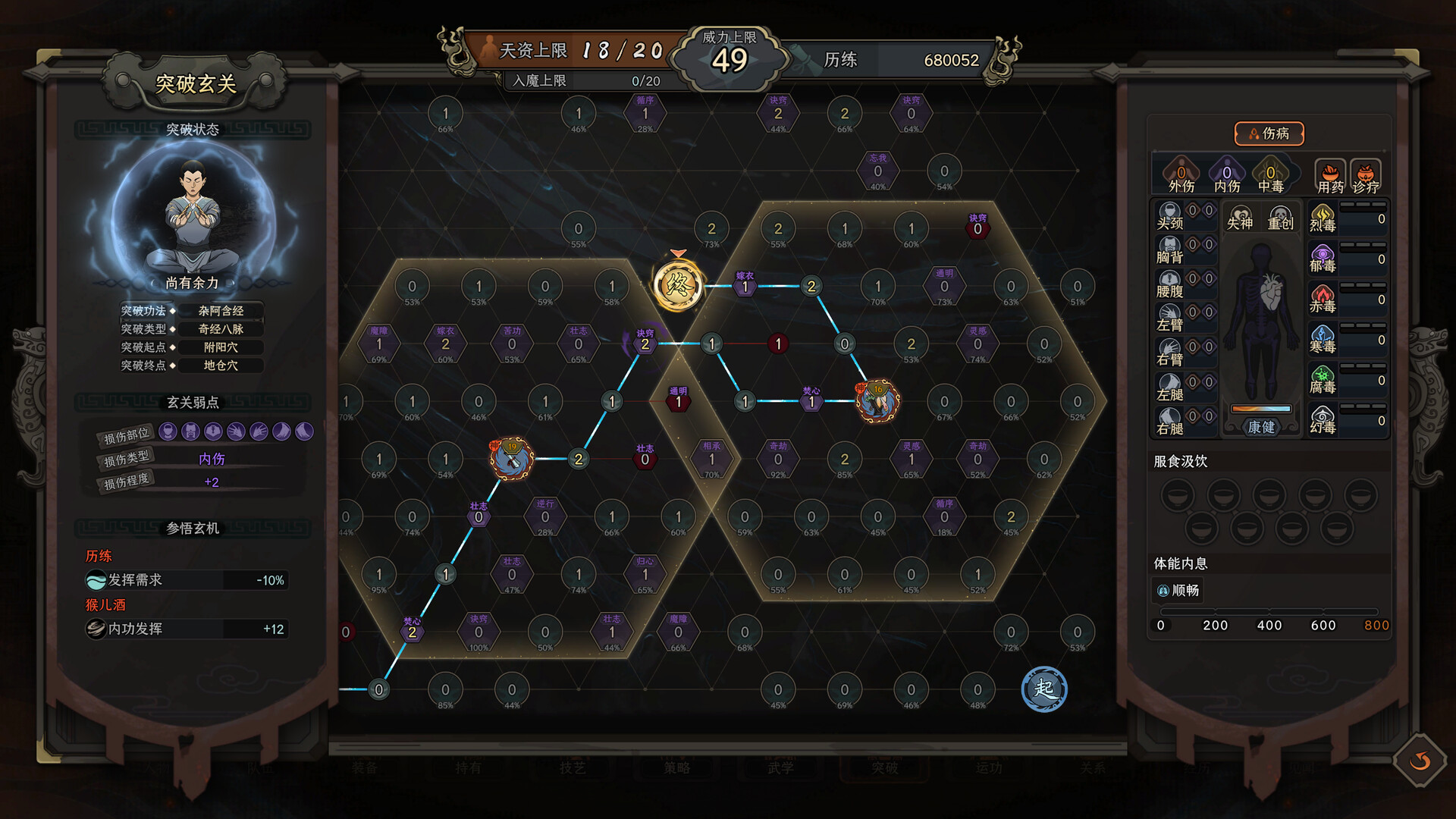Open the 伤病 injuries panel button

click(x=1269, y=133)
